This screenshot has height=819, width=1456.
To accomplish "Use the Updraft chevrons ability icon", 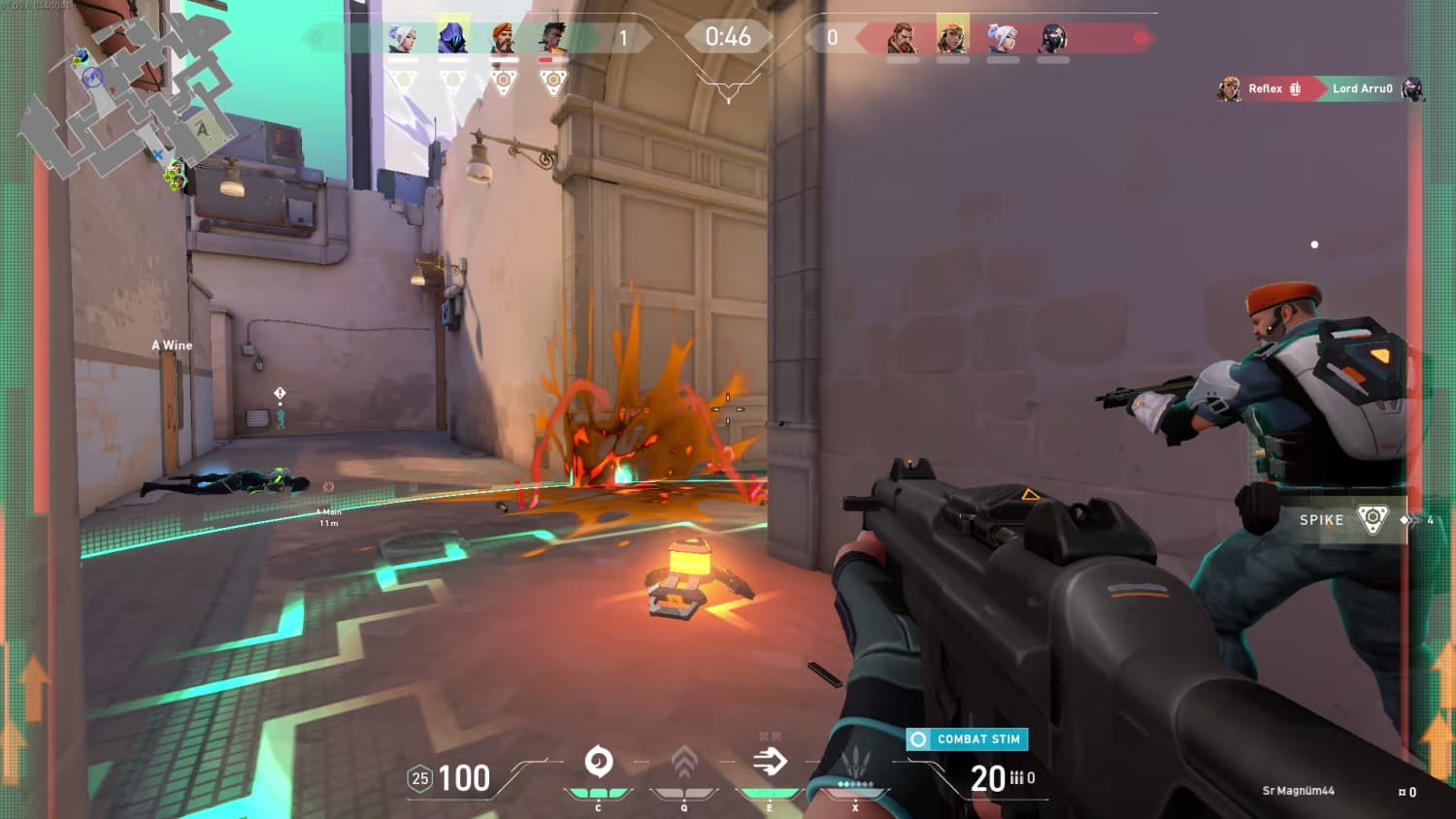I will (684, 763).
